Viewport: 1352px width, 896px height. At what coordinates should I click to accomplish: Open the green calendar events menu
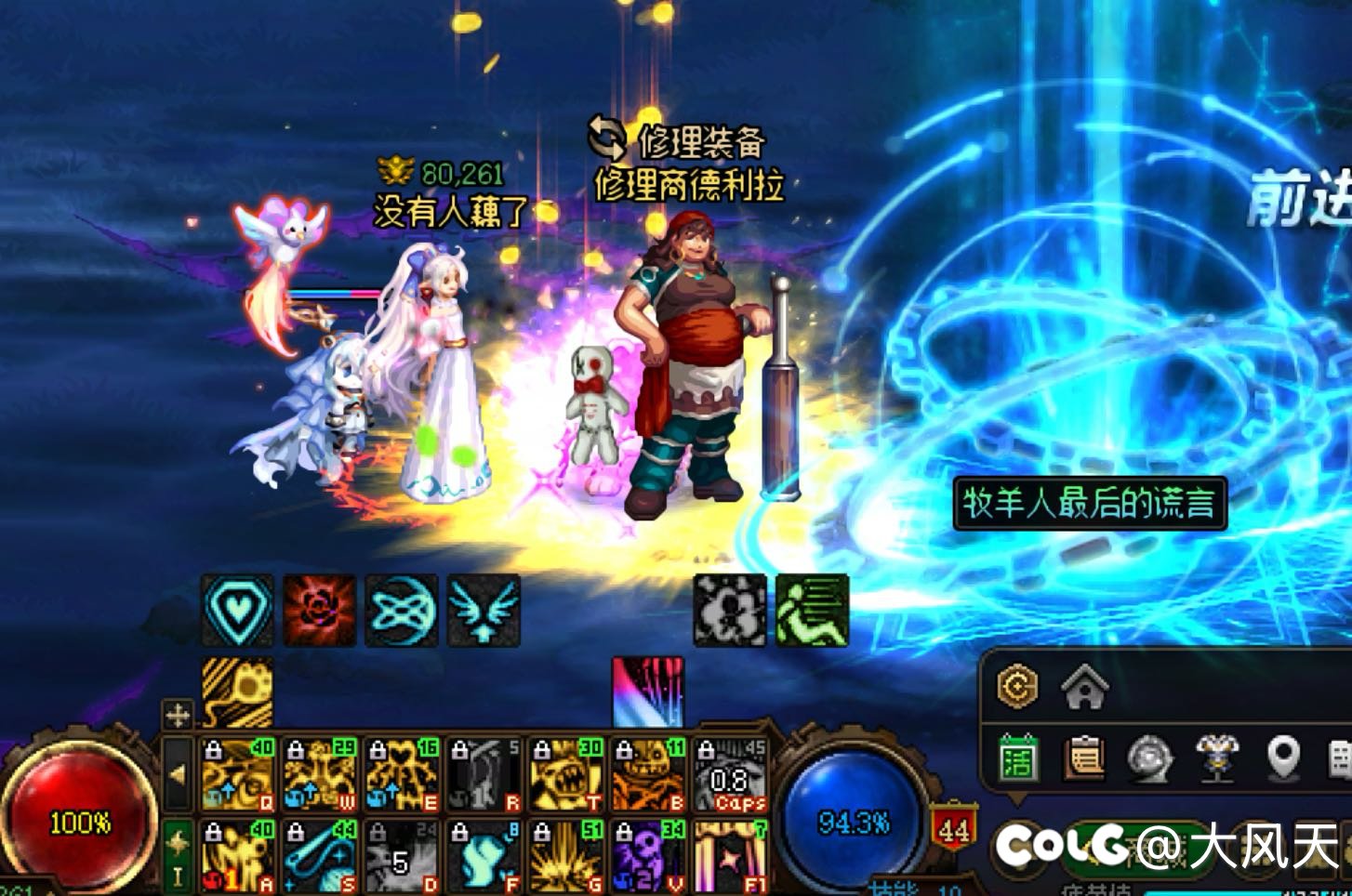1017,759
